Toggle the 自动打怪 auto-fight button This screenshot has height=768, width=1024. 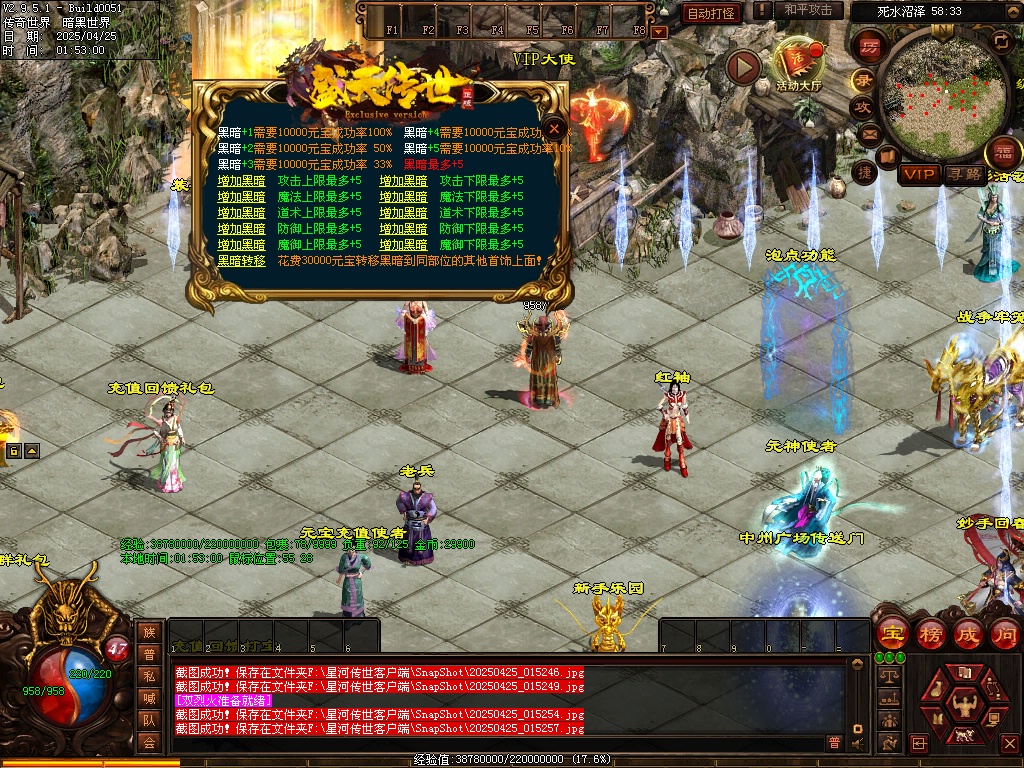(711, 13)
